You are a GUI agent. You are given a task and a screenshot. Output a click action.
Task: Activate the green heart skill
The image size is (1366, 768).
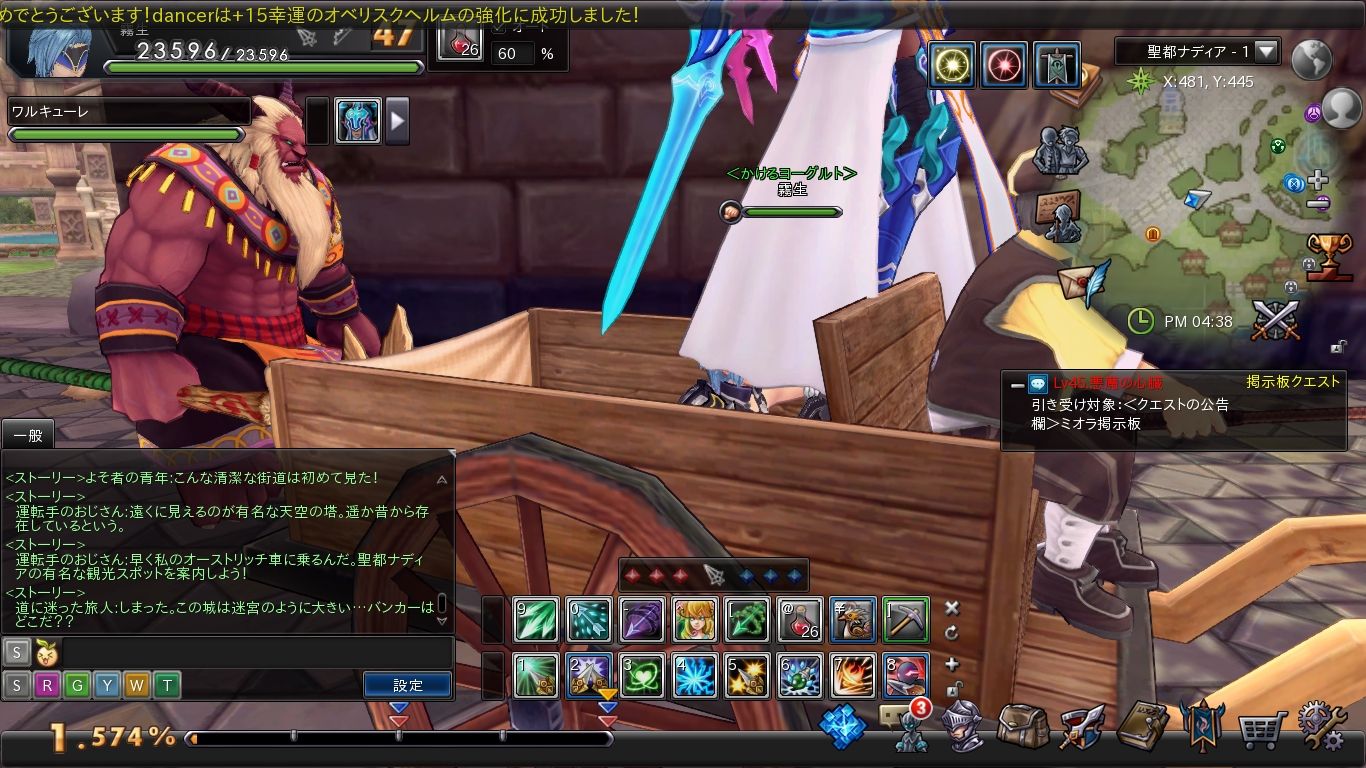[x=642, y=676]
